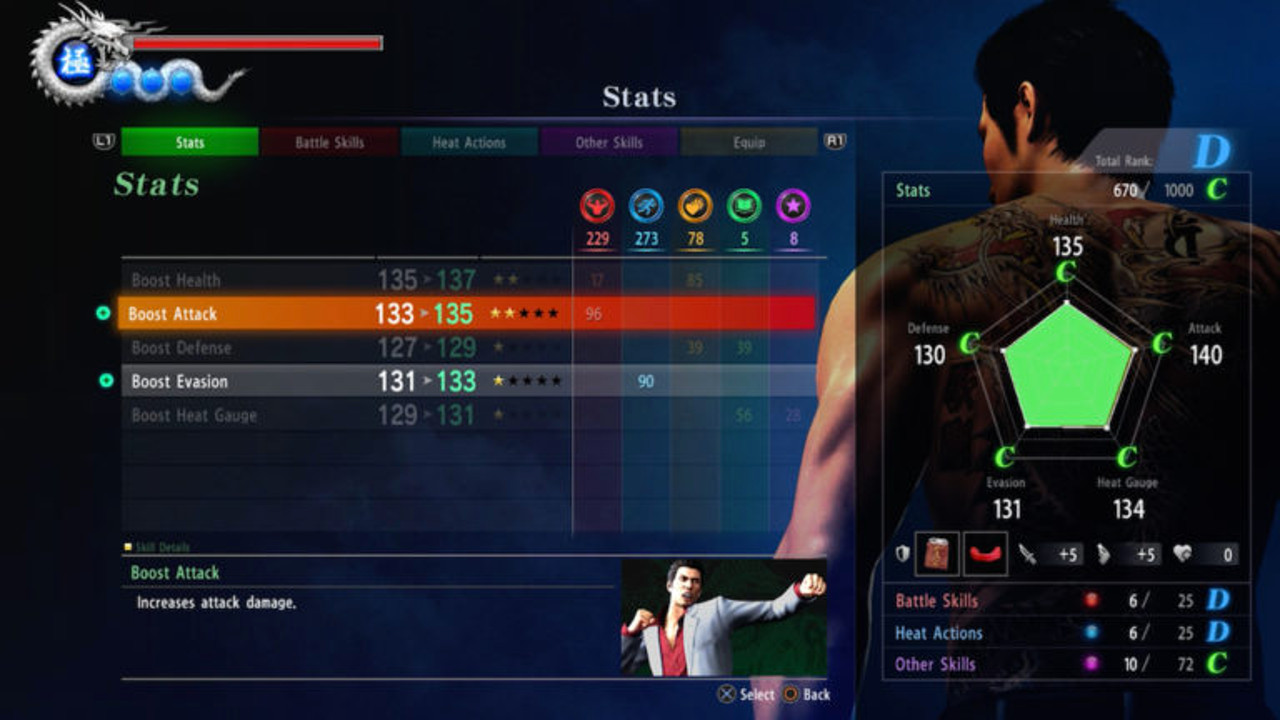Select the Other Skills tab

click(x=609, y=142)
